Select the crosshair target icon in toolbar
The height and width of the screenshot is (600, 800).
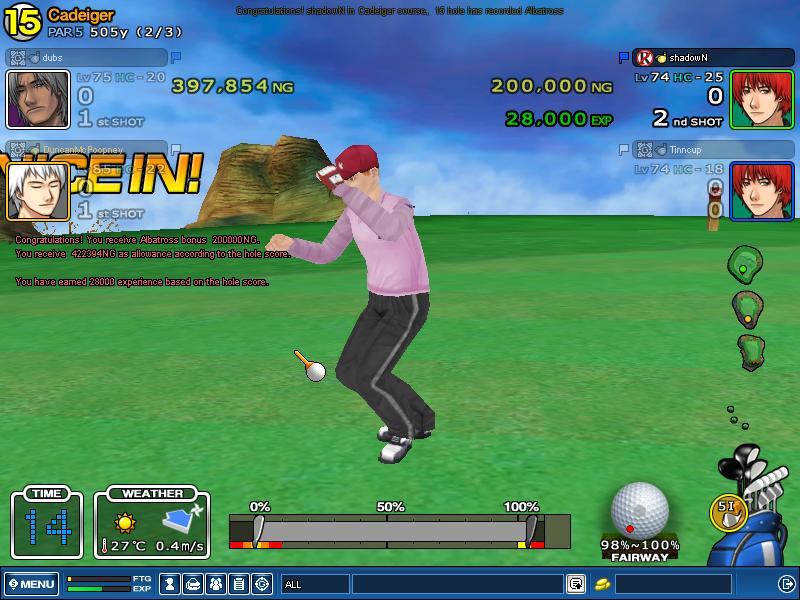pos(262,583)
